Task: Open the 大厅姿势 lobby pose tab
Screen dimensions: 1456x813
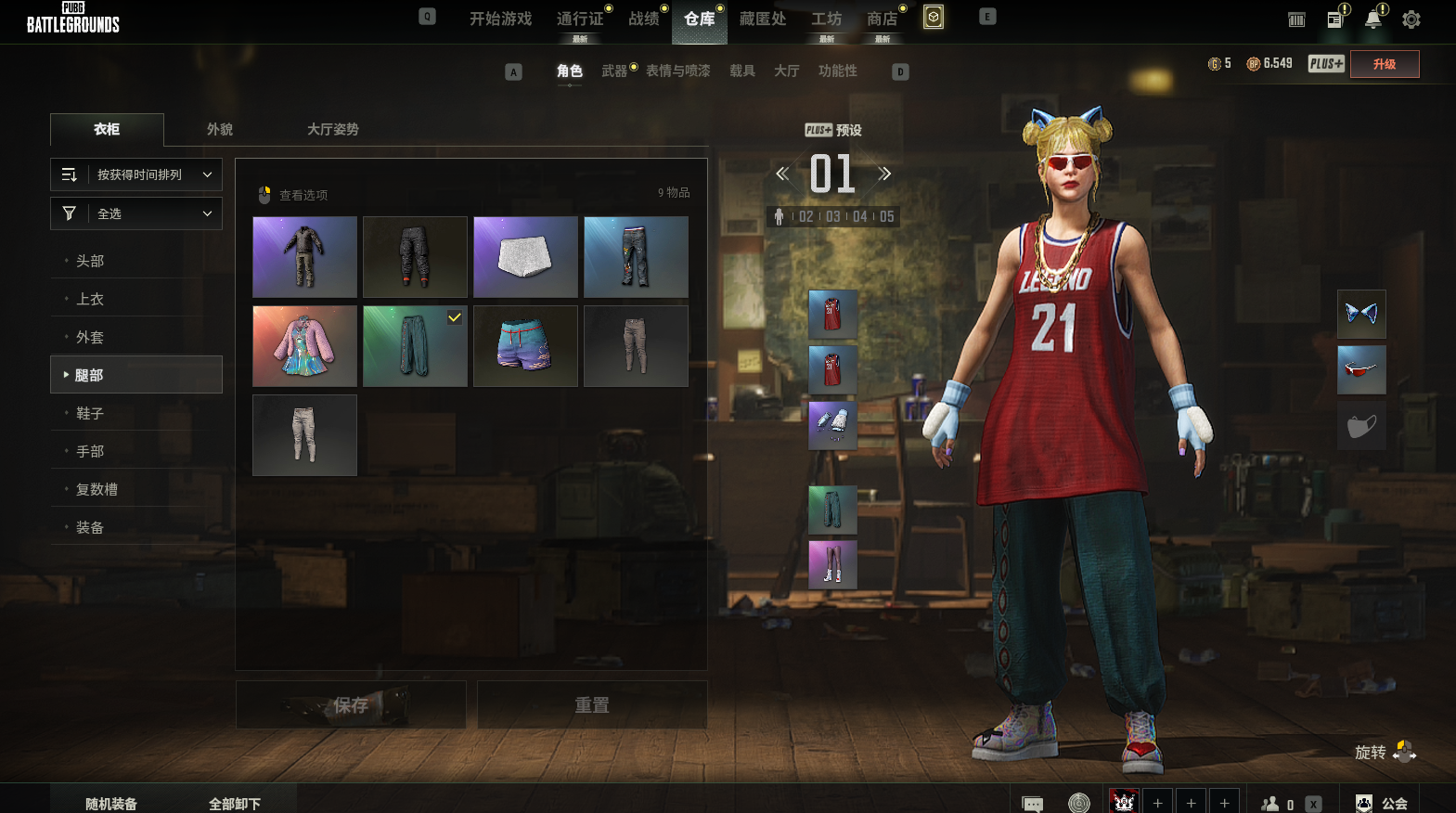Action: pos(332,129)
